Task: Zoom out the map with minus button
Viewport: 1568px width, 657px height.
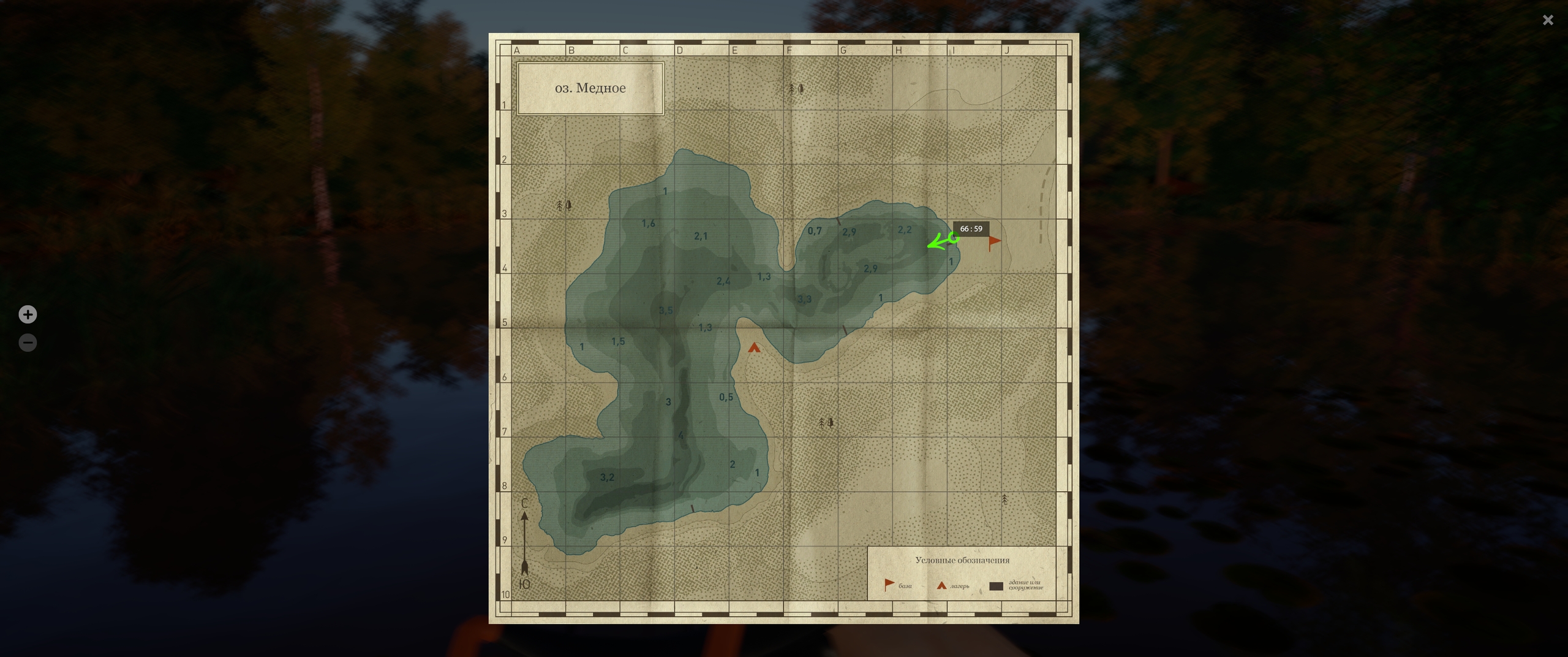Action: point(28,343)
